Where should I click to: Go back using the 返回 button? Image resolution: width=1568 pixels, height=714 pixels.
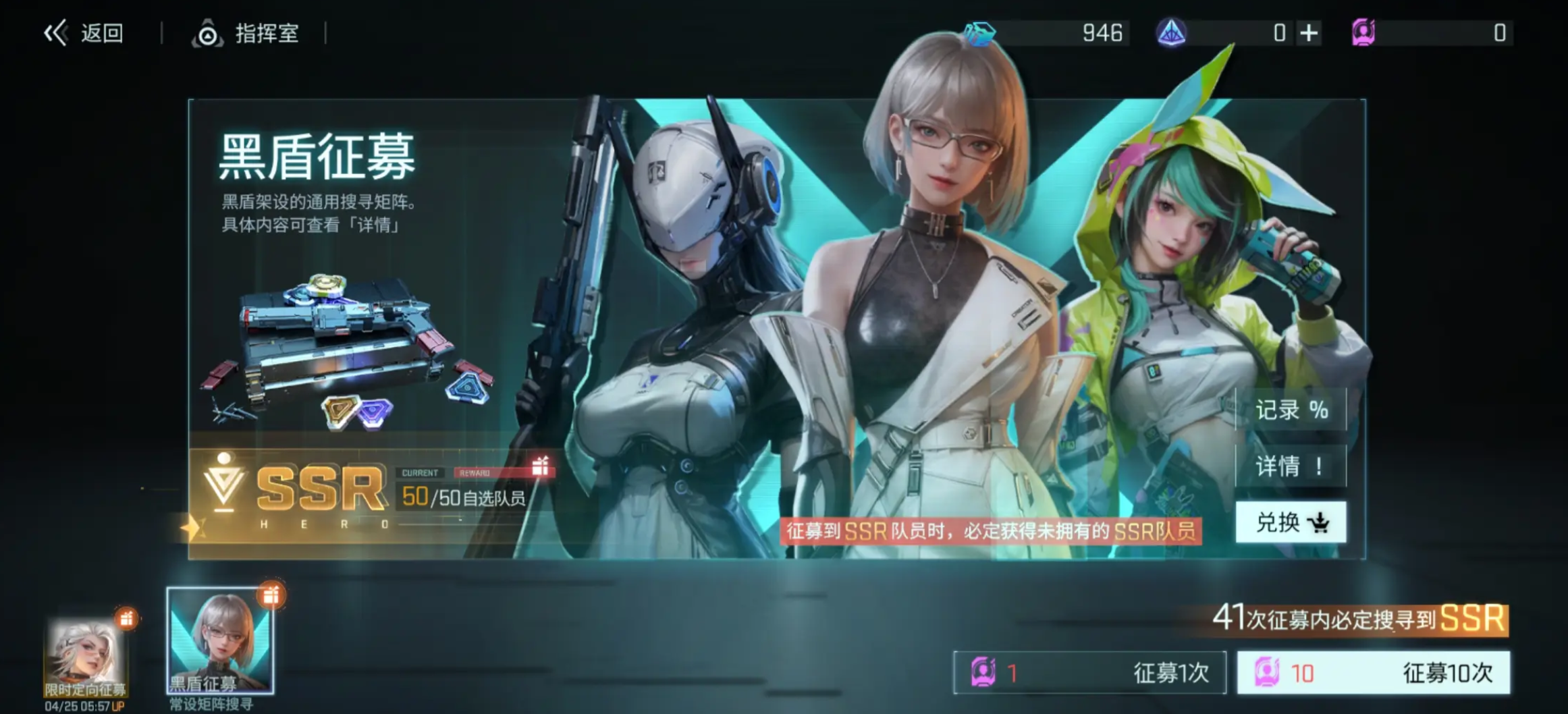point(84,33)
